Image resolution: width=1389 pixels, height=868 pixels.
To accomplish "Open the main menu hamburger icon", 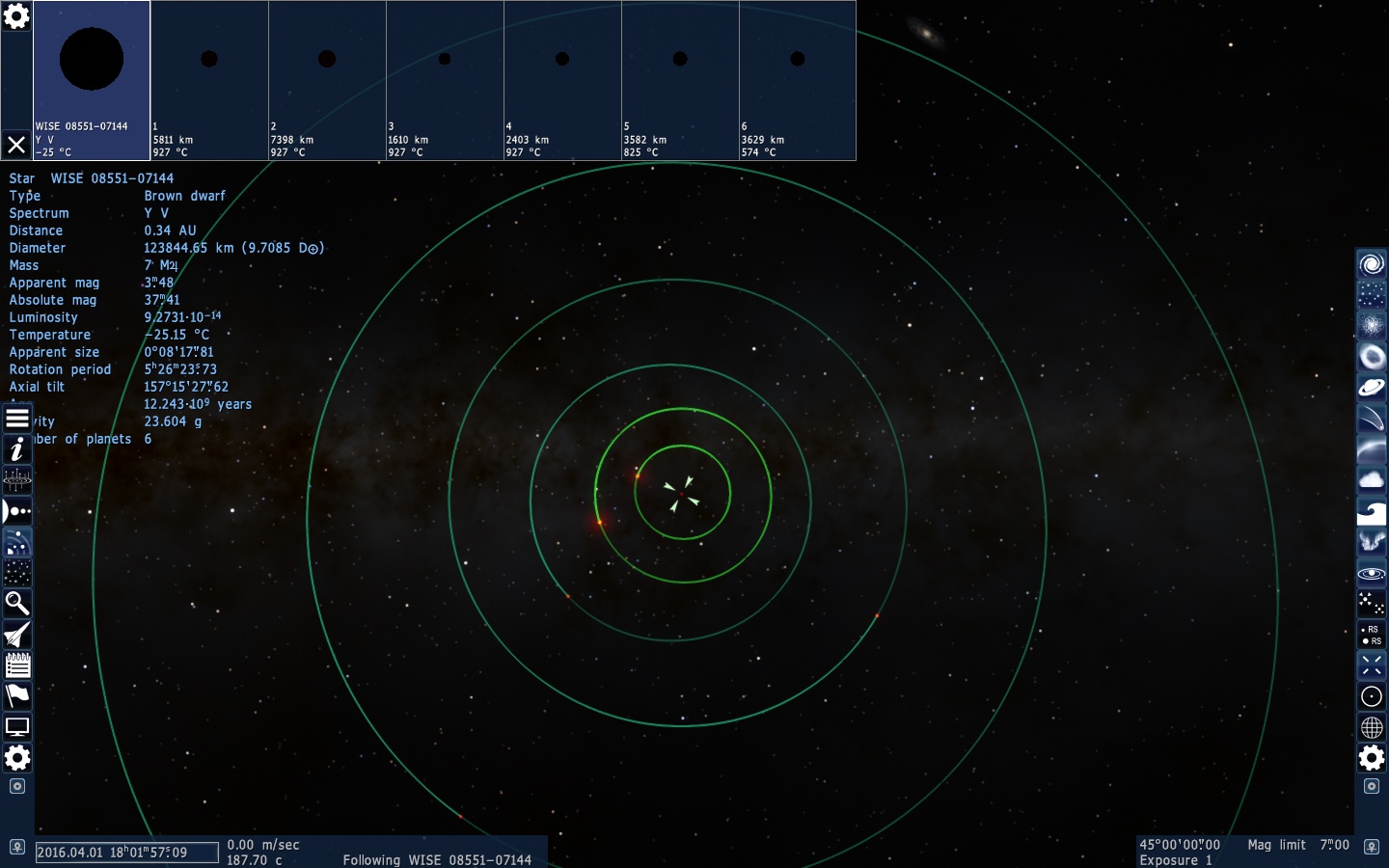I will point(17,419).
